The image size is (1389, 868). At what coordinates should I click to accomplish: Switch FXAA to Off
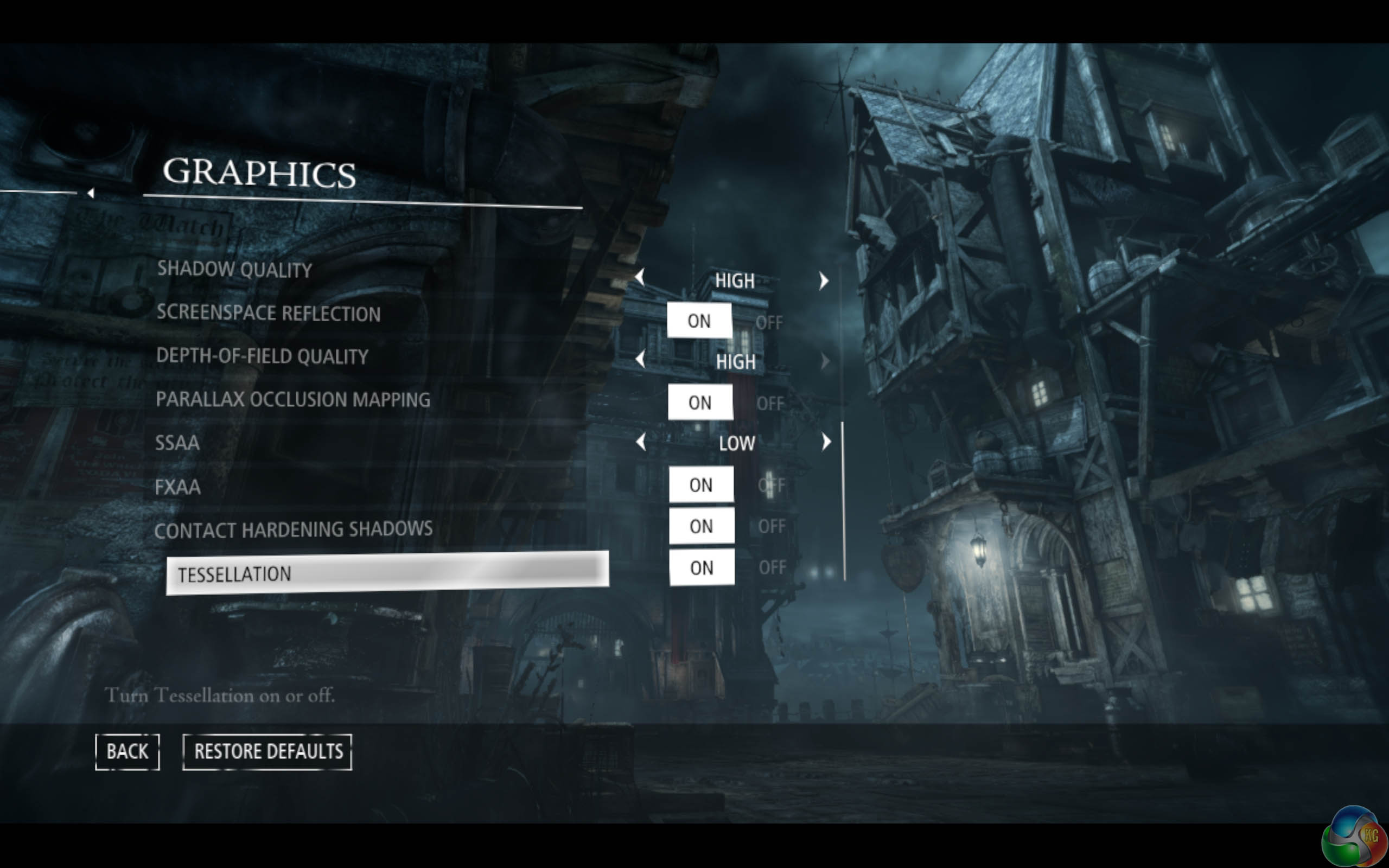(x=771, y=486)
